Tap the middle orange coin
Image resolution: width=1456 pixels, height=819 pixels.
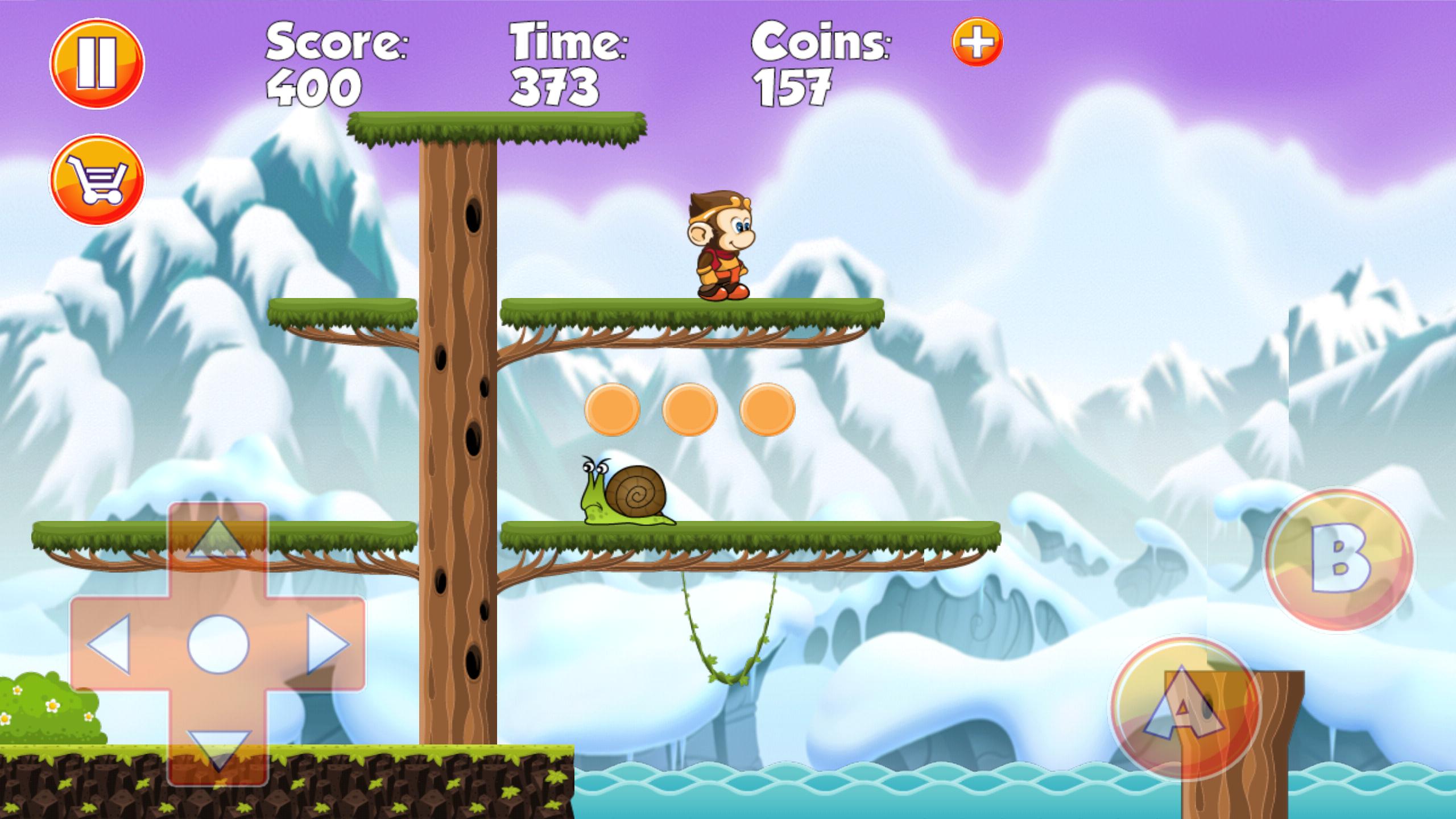pyautogui.click(x=690, y=409)
